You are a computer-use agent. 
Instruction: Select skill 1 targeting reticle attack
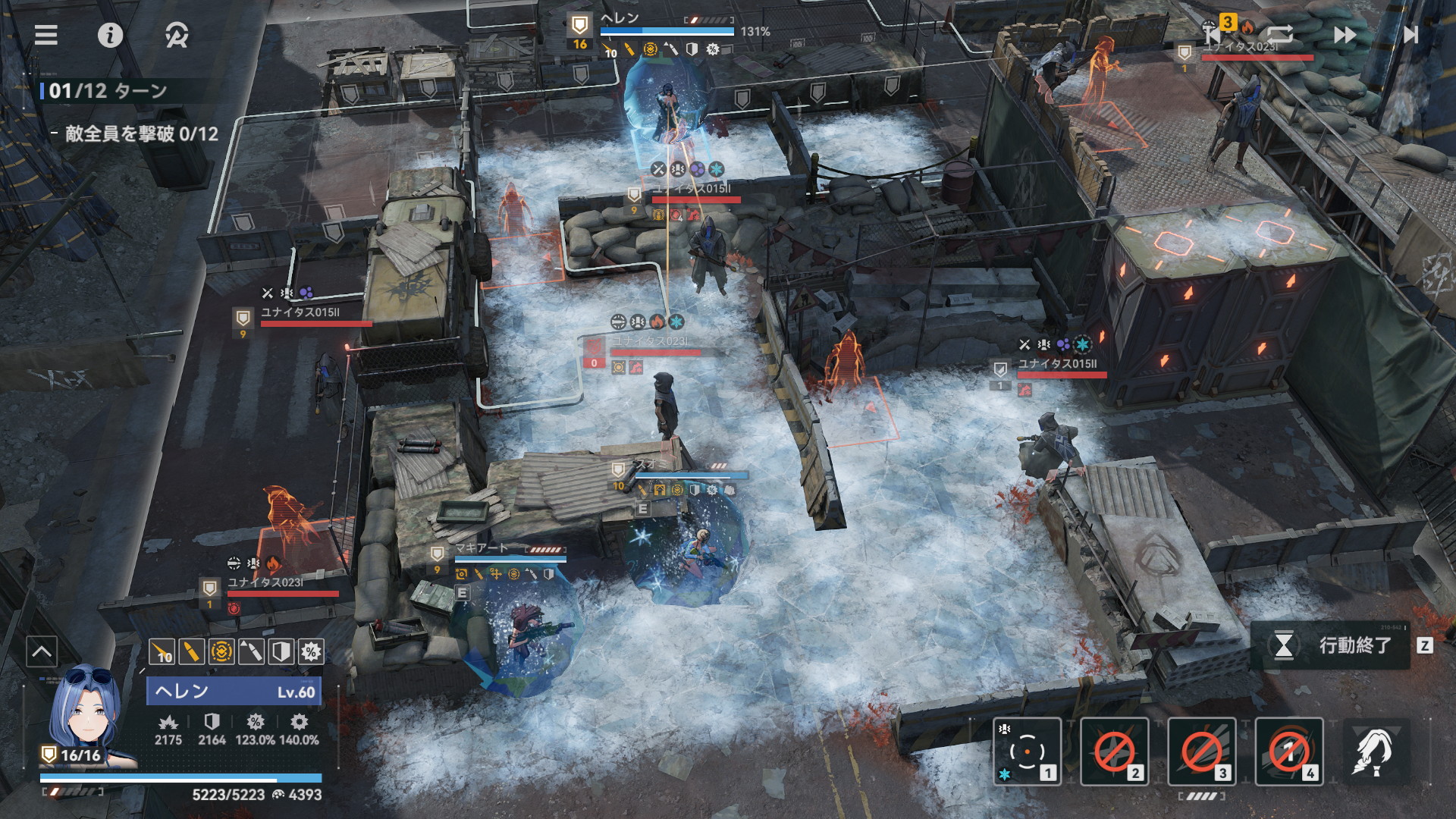[1027, 752]
